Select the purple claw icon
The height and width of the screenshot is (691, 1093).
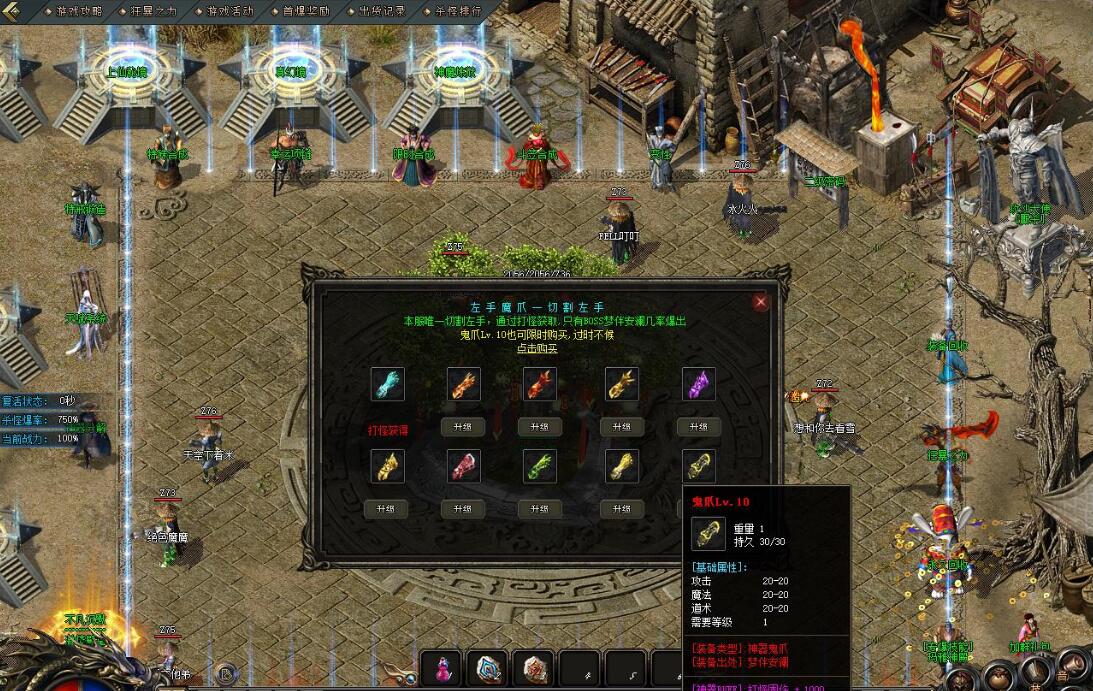[x=698, y=384]
